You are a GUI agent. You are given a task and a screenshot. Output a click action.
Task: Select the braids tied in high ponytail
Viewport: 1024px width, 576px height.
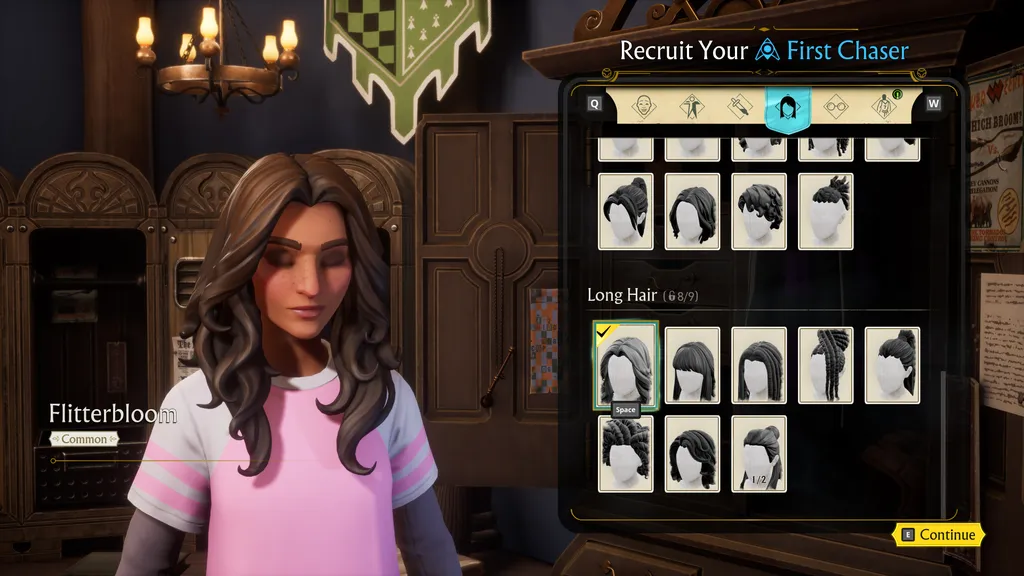[826, 365]
